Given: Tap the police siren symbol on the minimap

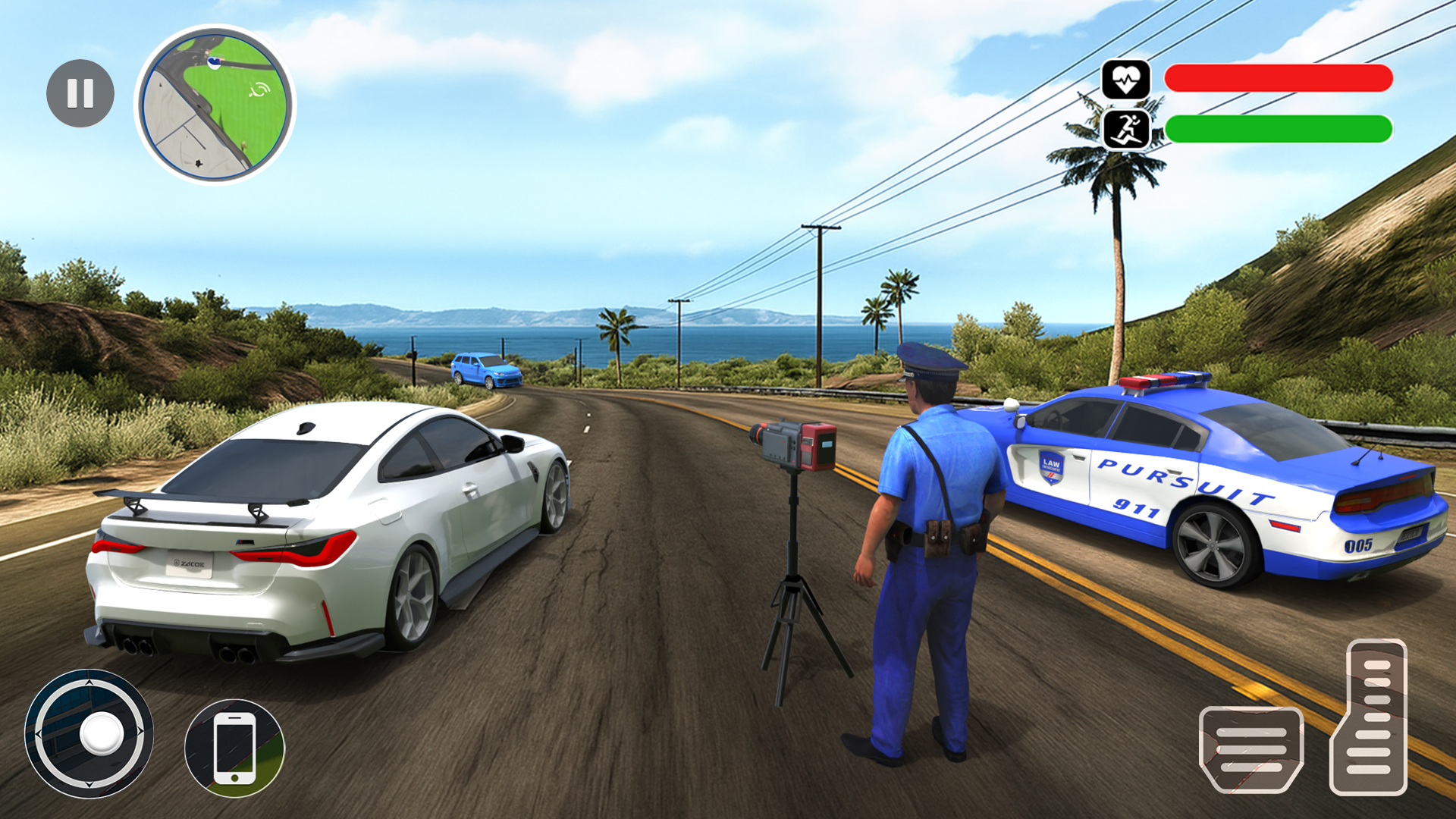Looking at the screenshot, I should point(259,90).
